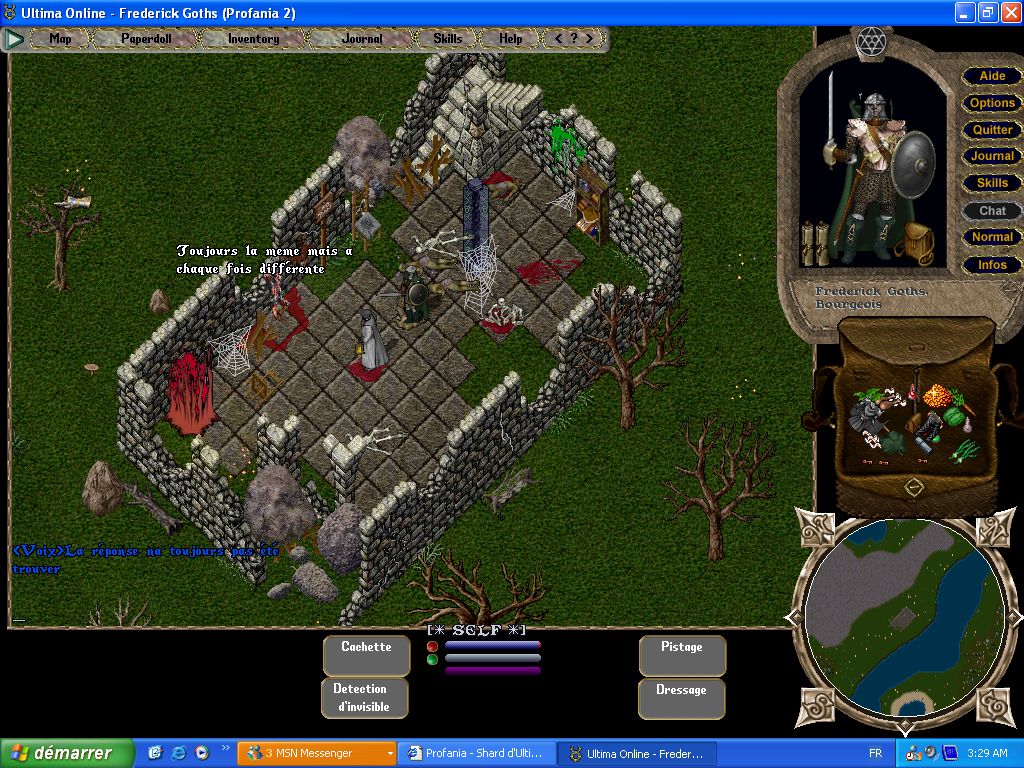Show the paperdoll Skills list
Image resolution: width=1024 pixels, height=768 pixels.
click(992, 183)
